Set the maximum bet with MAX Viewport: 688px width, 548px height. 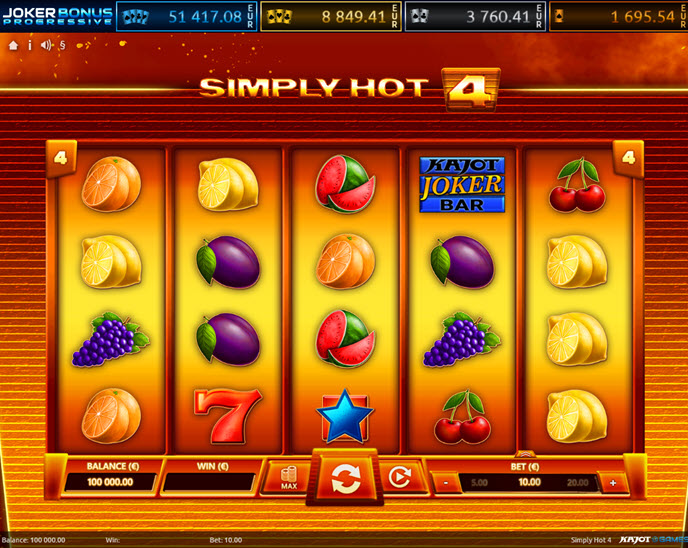288,479
